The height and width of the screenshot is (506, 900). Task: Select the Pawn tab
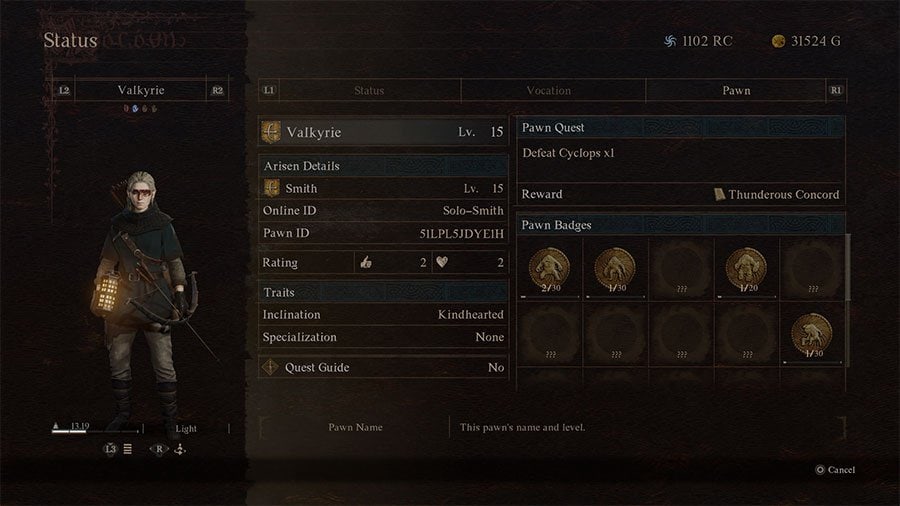pyautogui.click(x=736, y=91)
